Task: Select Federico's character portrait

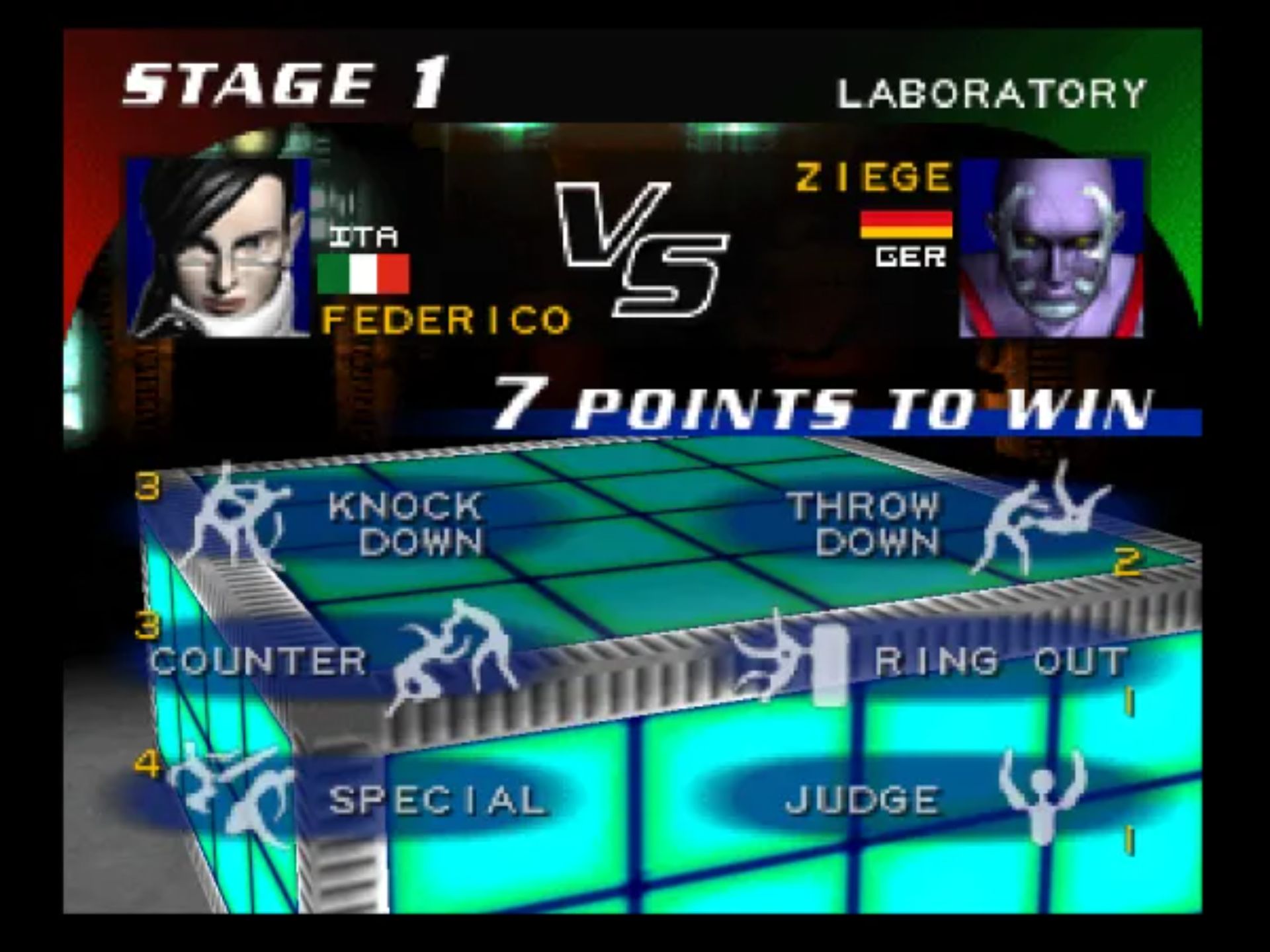Action: [x=218, y=248]
